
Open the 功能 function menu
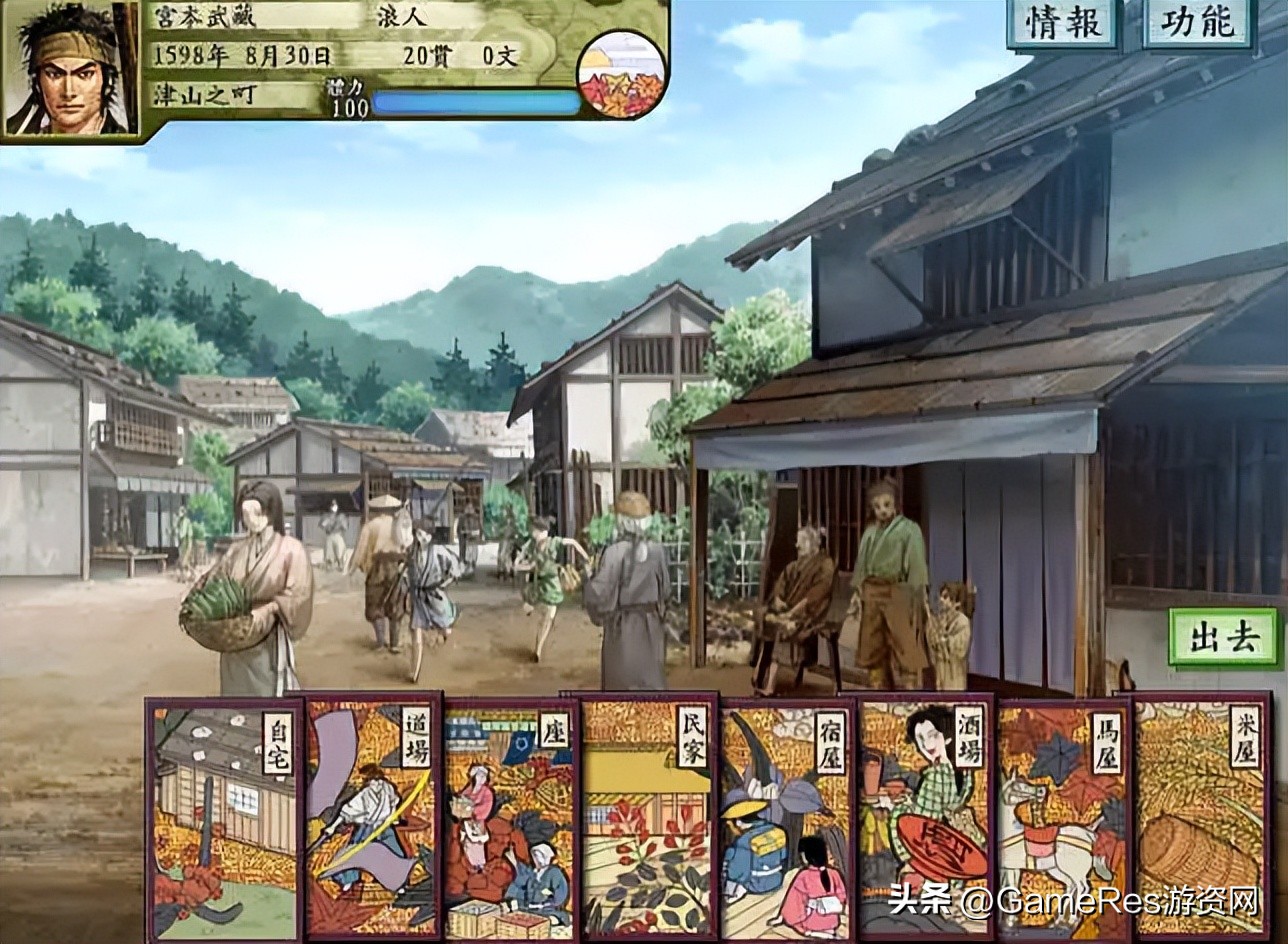click(1197, 24)
